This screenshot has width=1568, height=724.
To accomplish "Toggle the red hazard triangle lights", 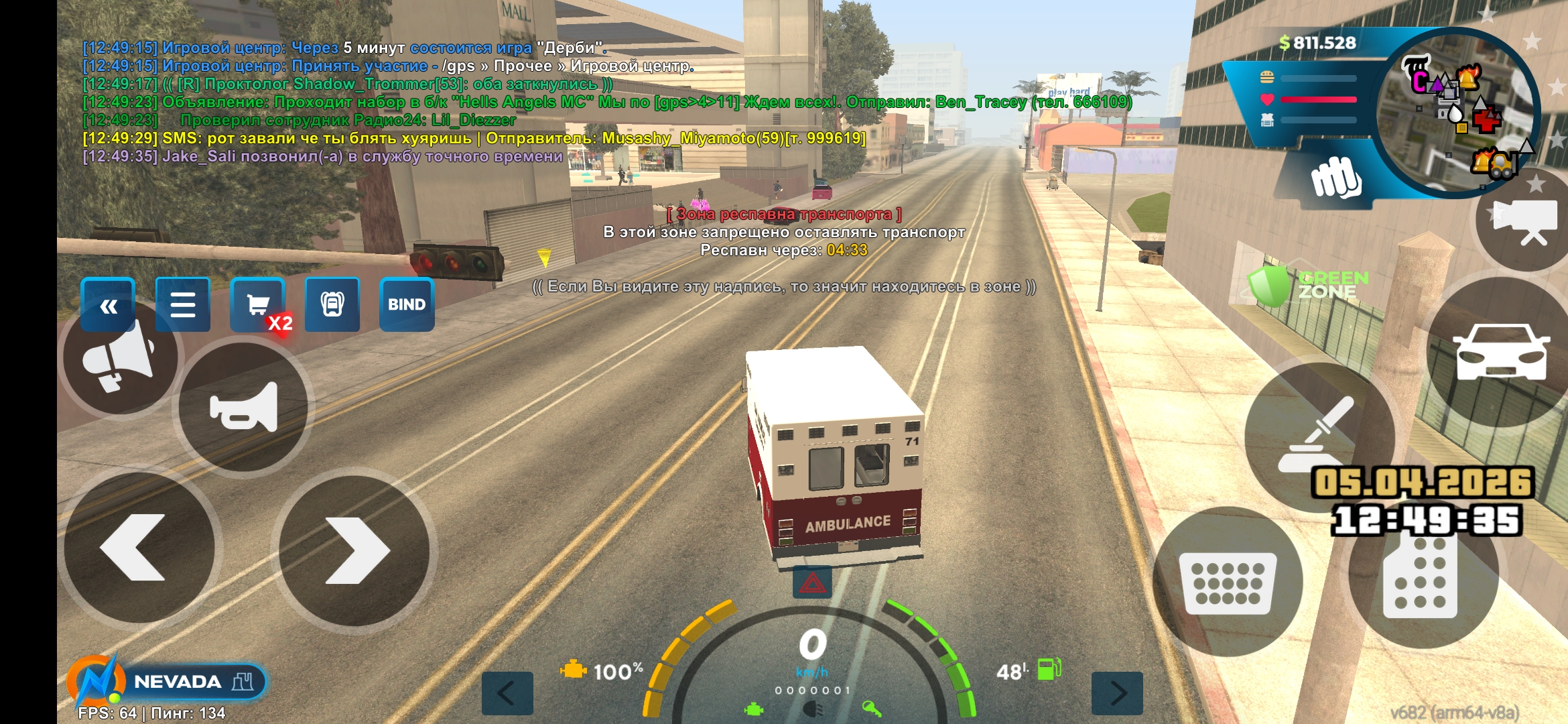I will (x=812, y=583).
